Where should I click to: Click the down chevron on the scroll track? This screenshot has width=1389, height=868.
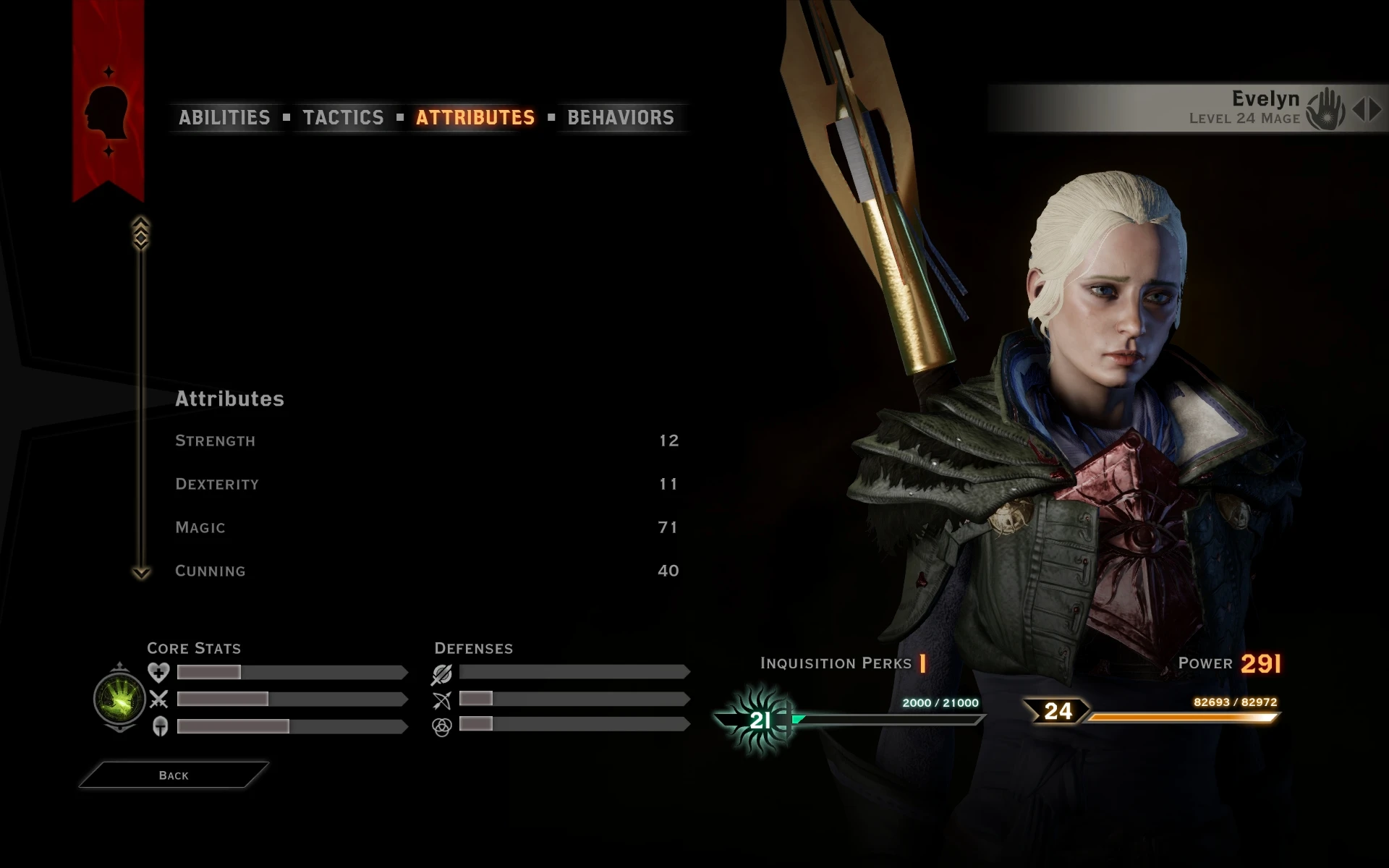[x=140, y=571]
